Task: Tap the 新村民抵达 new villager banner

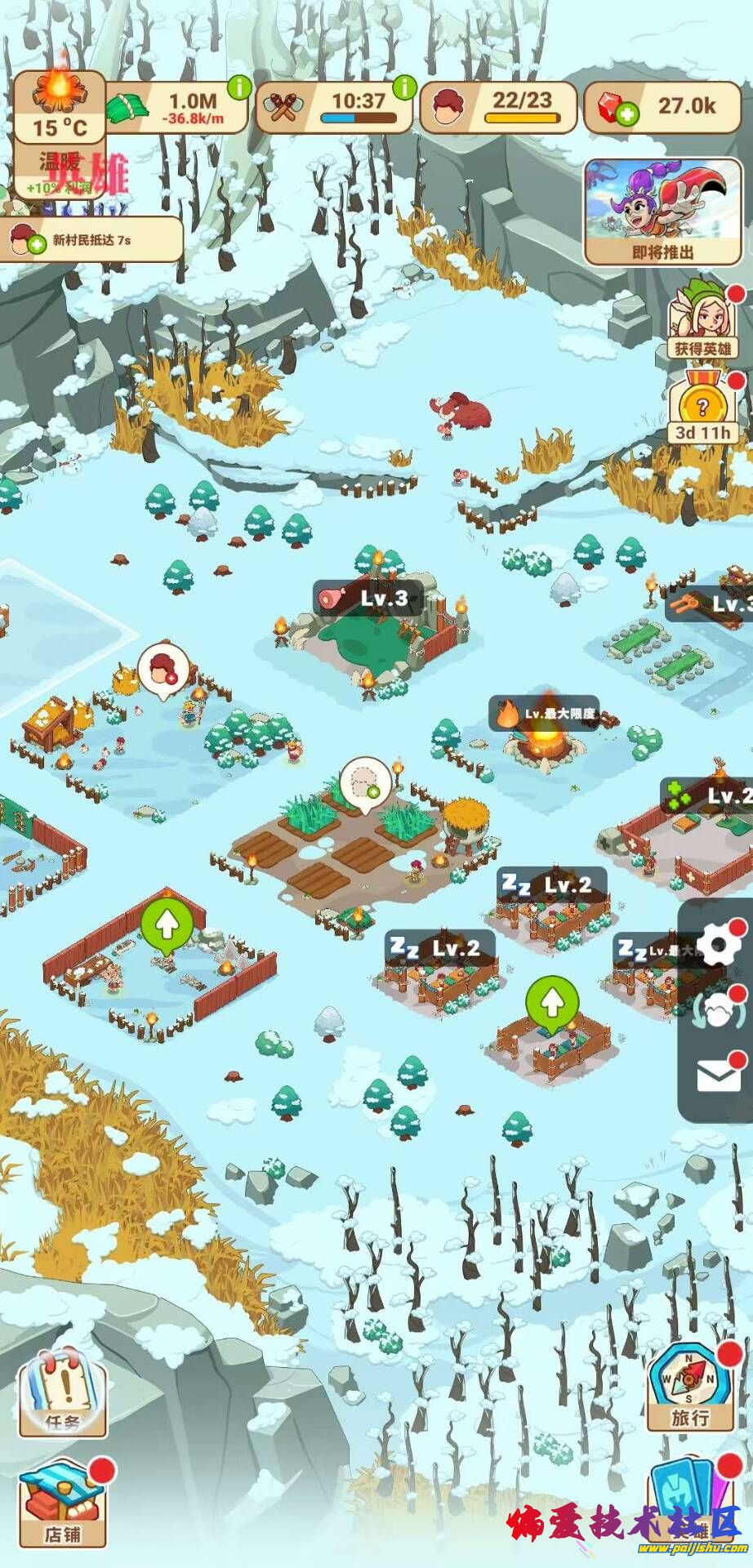Action: (x=90, y=240)
